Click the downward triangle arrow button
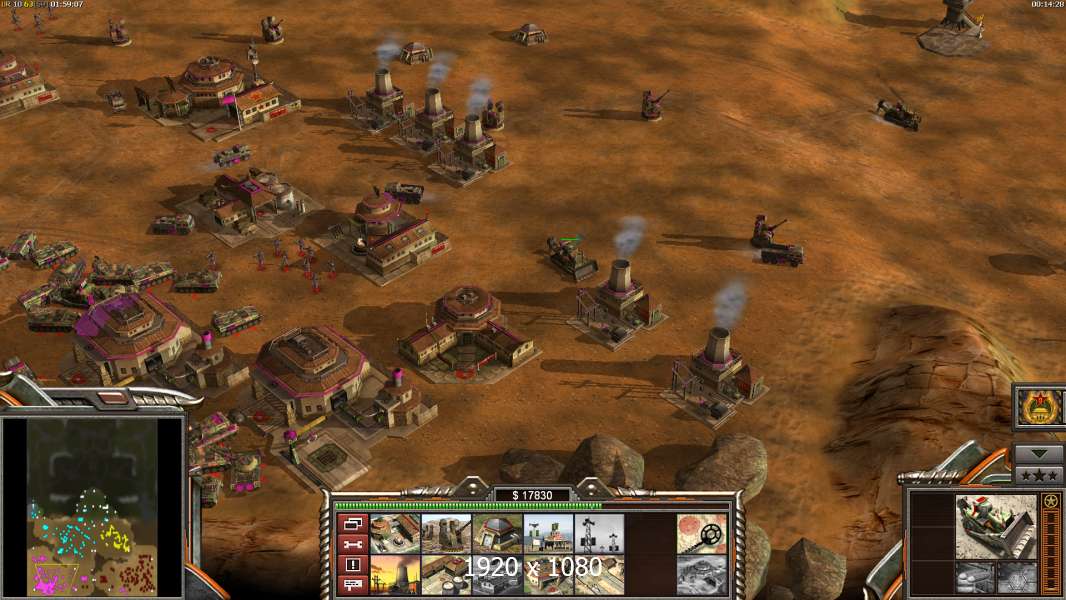 tap(1039, 453)
